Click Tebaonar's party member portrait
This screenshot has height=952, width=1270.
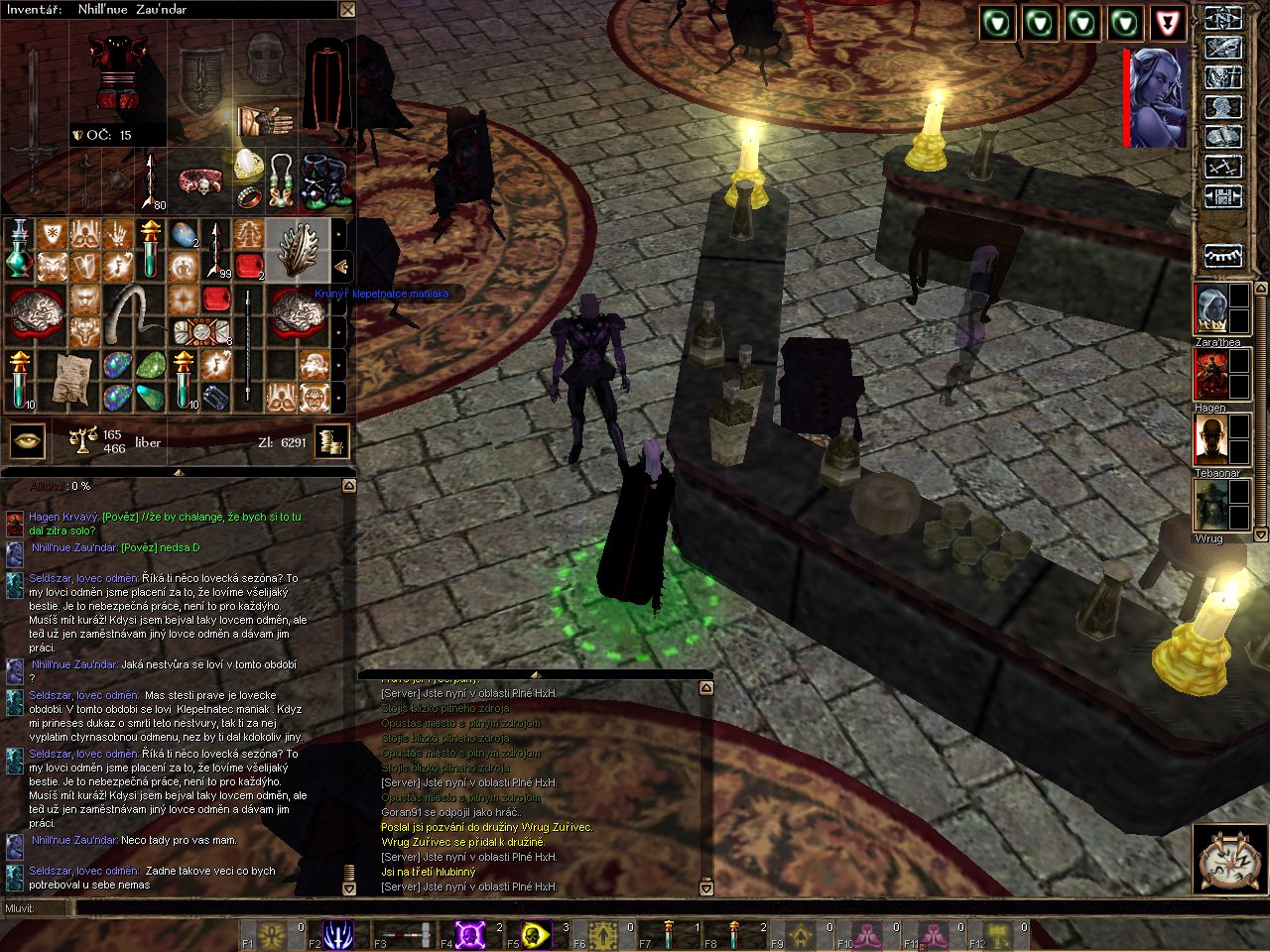click(x=1210, y=440)
